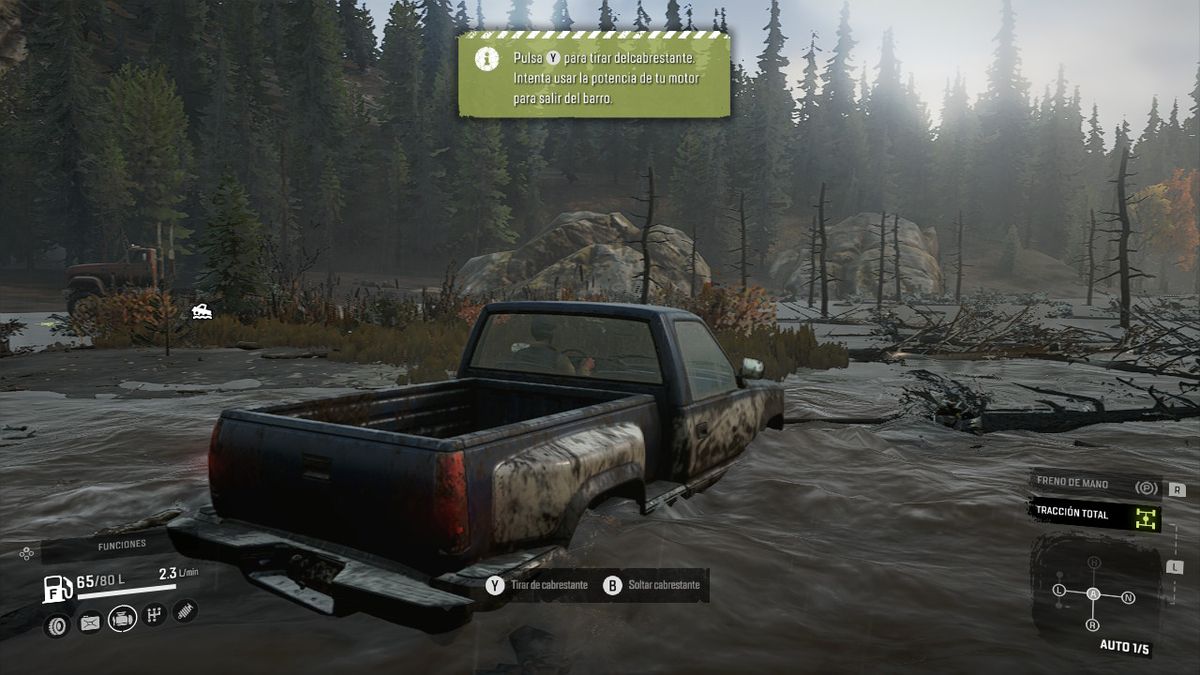Select the tire status icon
This screenshot has height=675, width=1200.
[x=57, y=625]
